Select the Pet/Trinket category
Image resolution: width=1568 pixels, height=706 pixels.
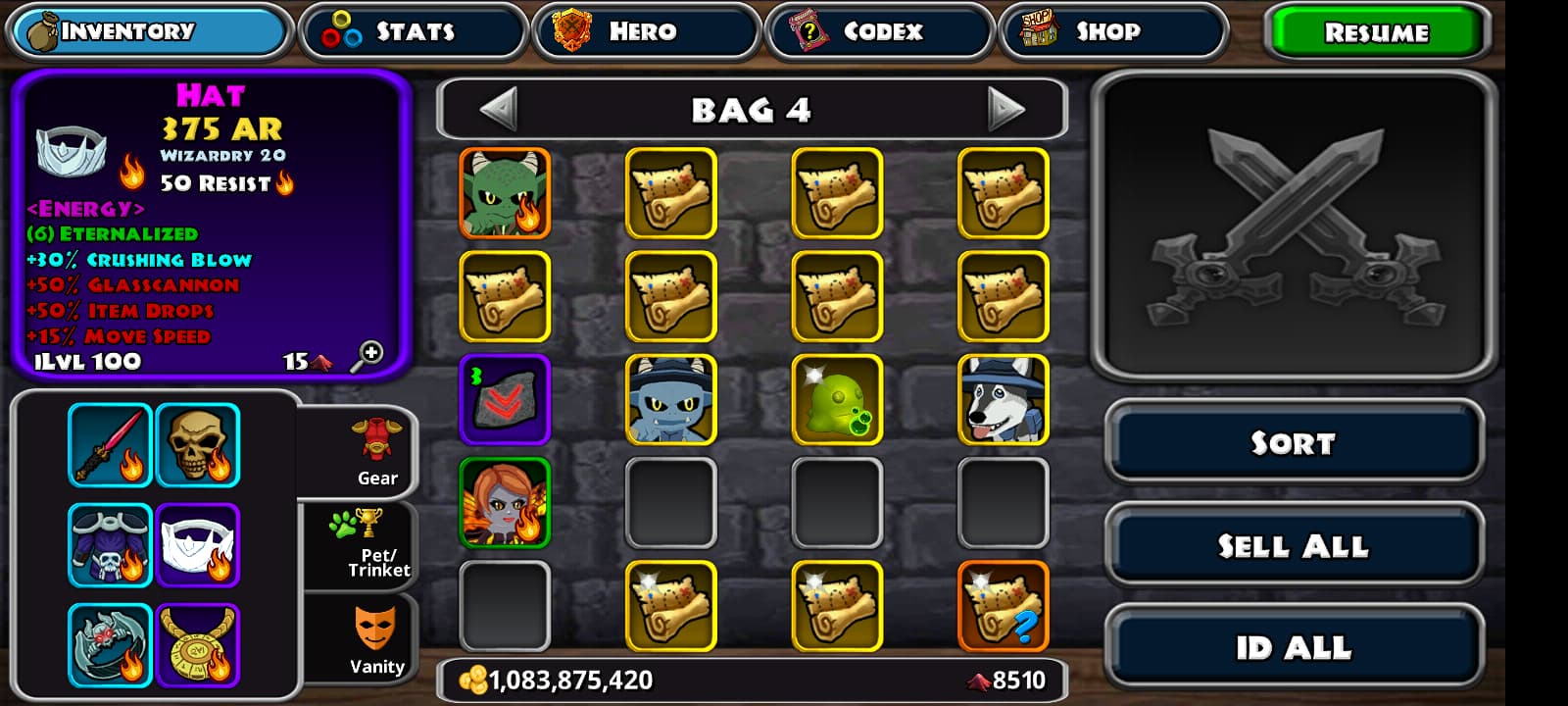coord(375,543)
